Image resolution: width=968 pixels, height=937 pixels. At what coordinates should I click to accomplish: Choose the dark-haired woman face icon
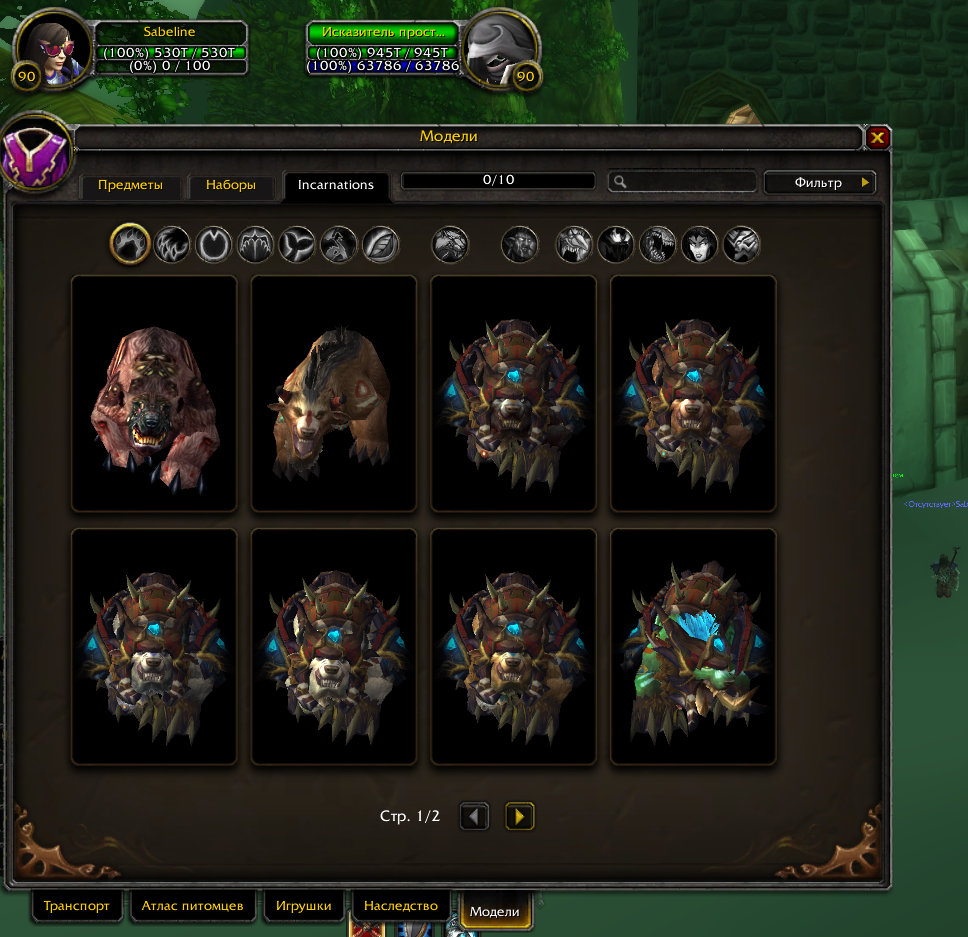click(699, 244)
